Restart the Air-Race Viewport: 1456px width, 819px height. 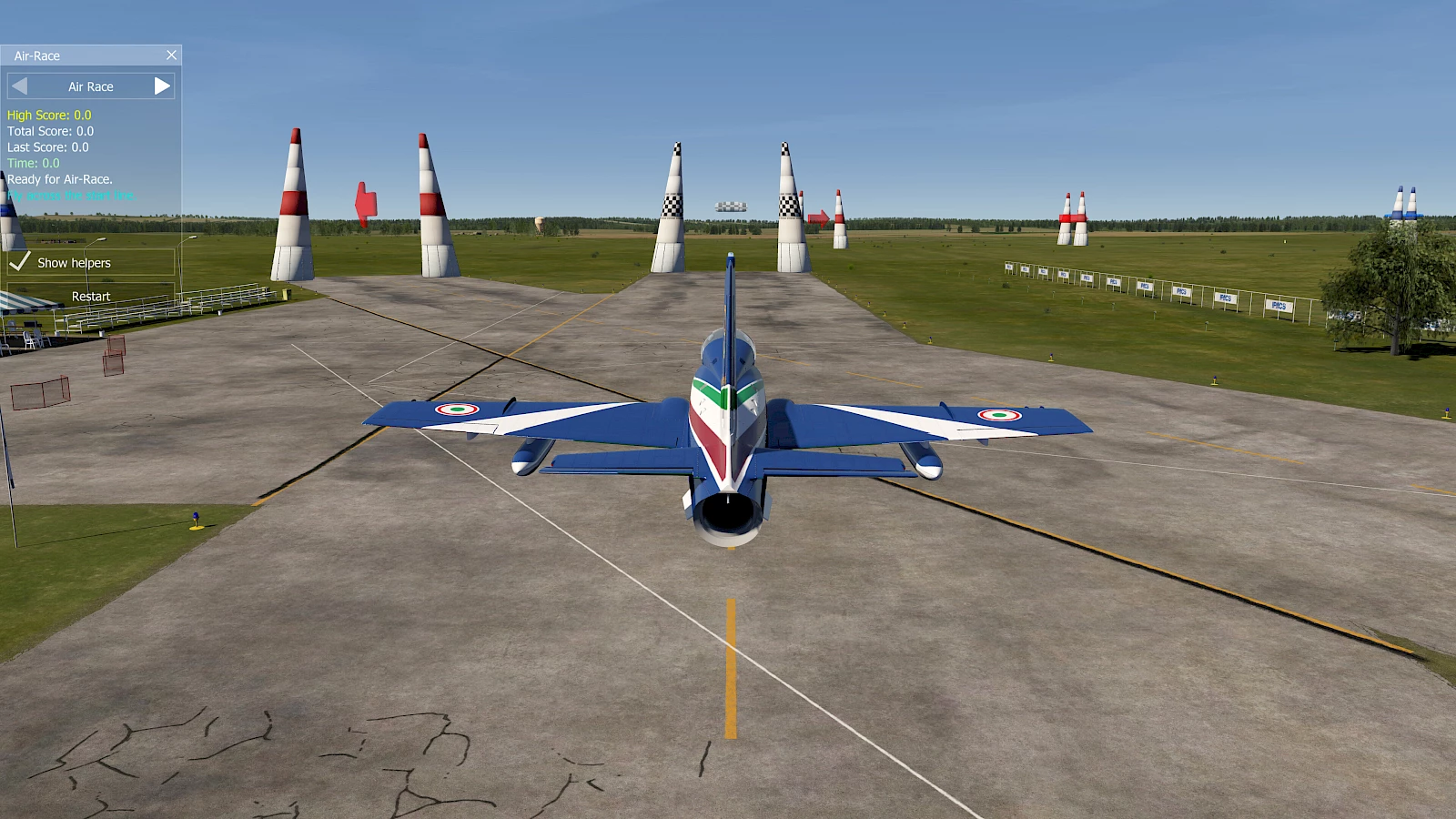point(90,297)
